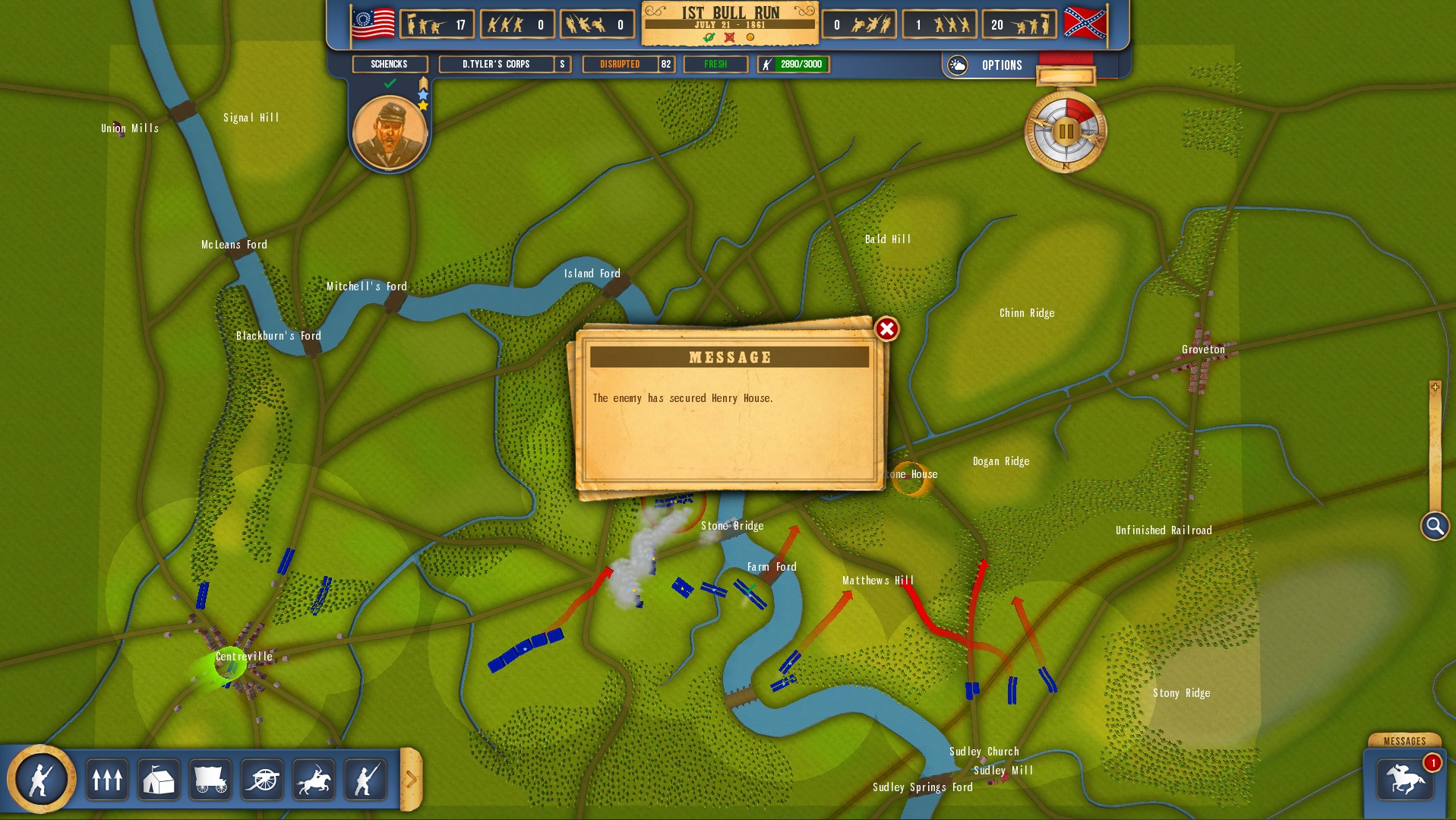Screen dimensions: 1456x820
Task: Select the supply wagon tool
Action: tap(210, 778)
